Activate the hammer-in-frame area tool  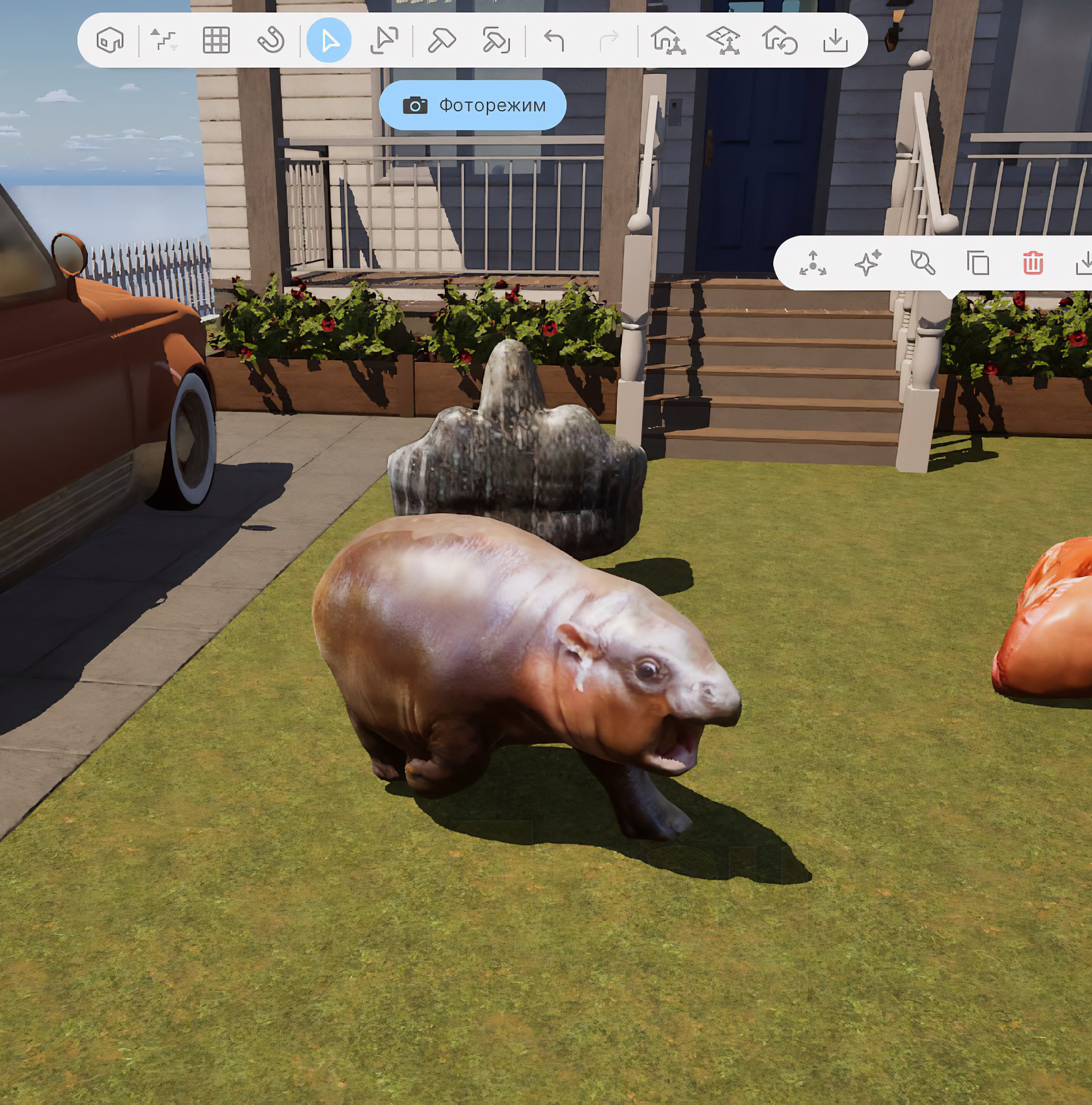[x=496, y=40]
